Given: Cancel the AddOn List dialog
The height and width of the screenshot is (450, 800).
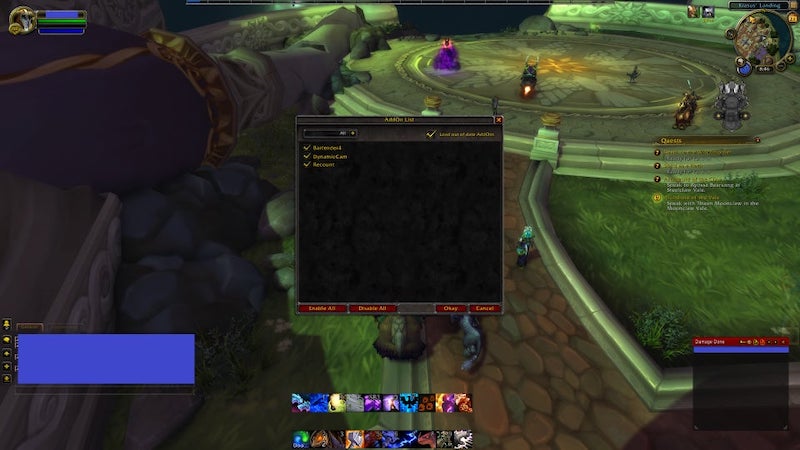Looking at the screenshot, I should point(484,308).
